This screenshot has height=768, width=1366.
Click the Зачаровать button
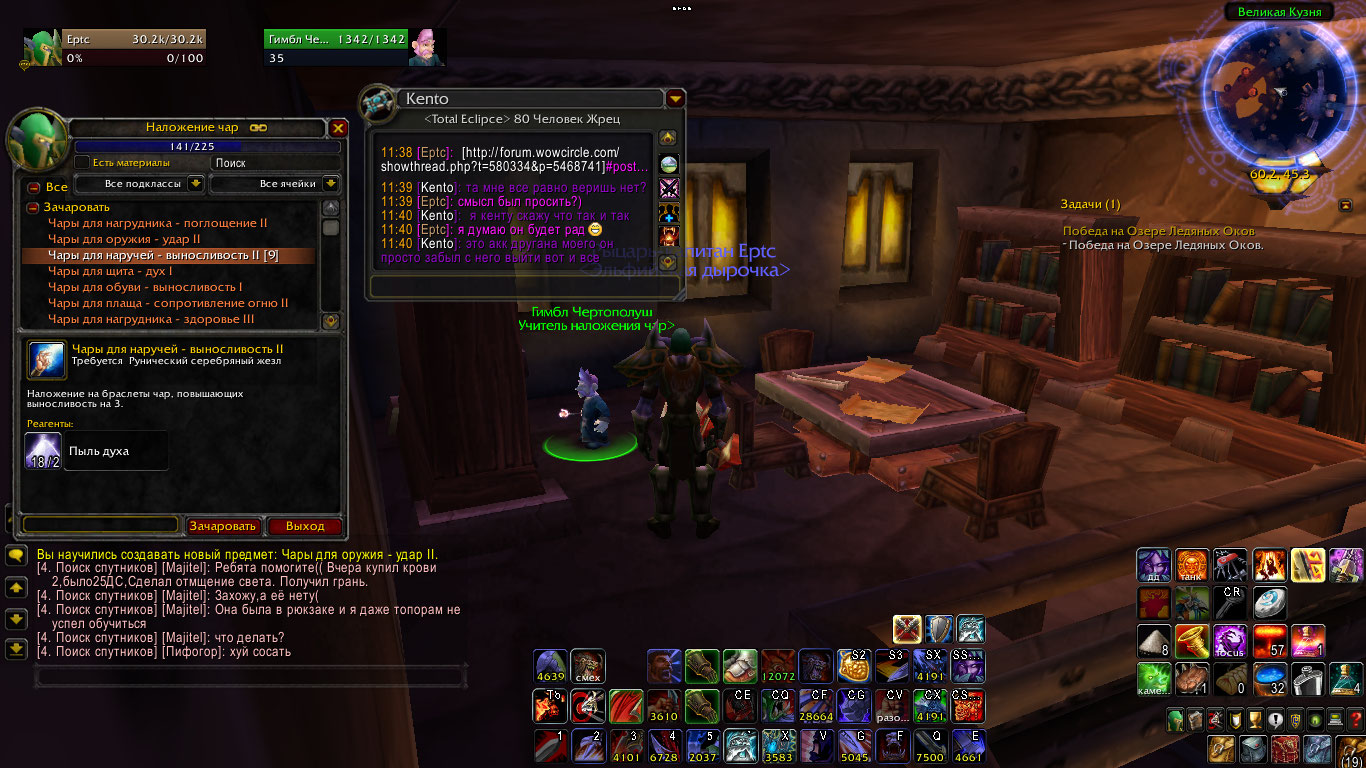point(223,526)
